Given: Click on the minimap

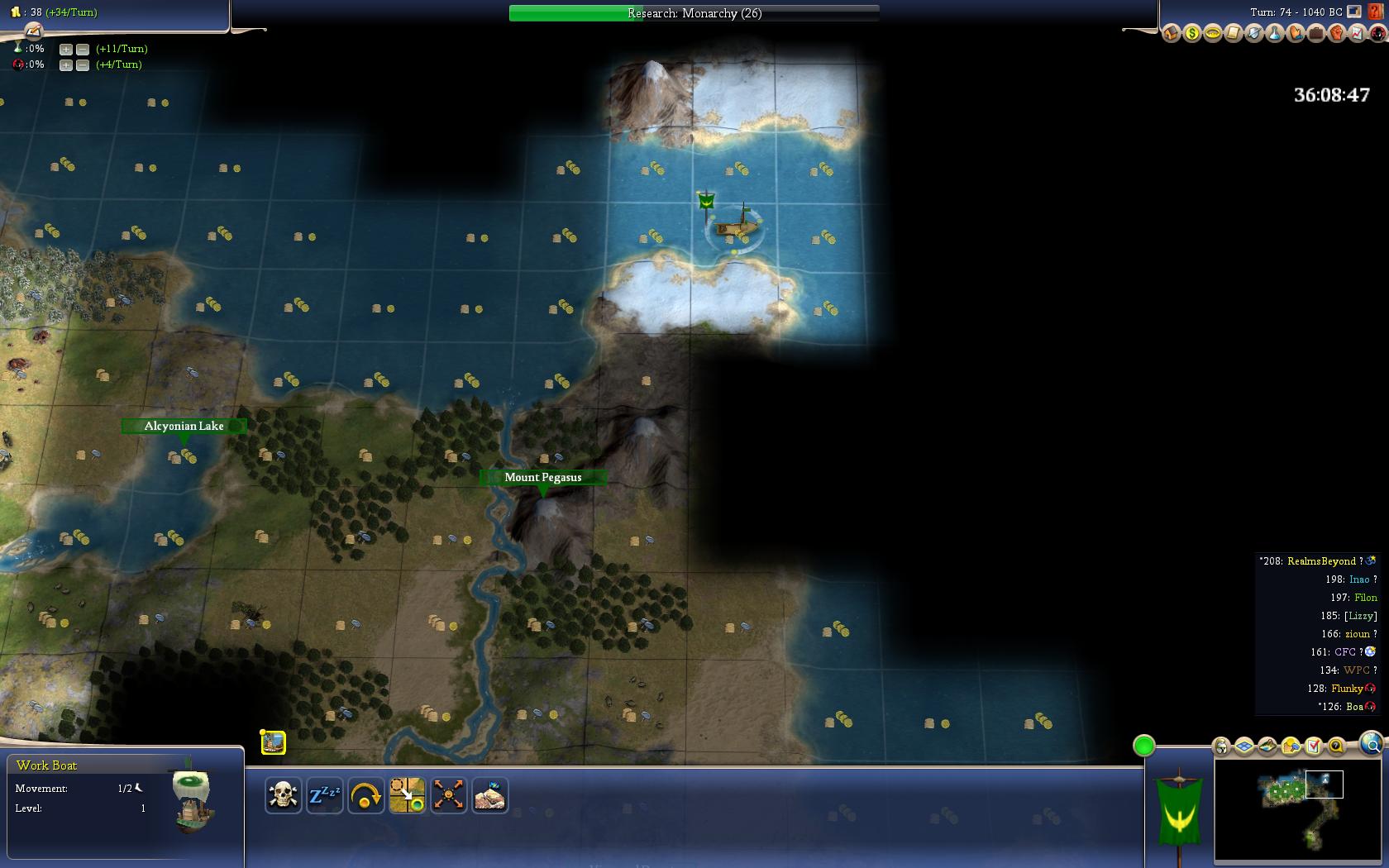Looking at the screenshot, I should 1296,808.
